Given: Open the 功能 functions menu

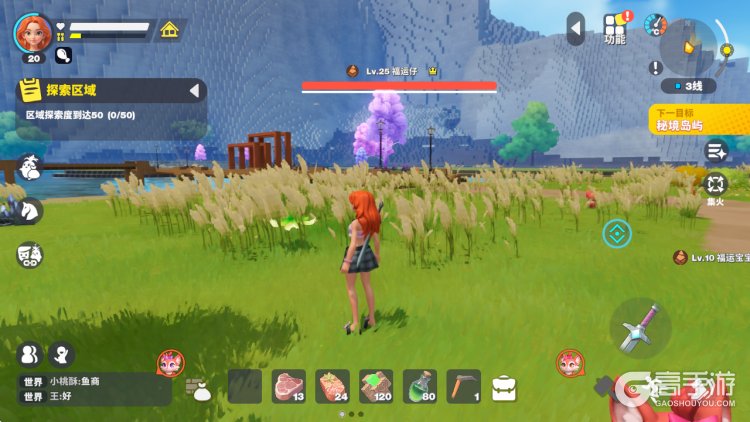Looking at the screenshot, I should [x=615, y=29].
